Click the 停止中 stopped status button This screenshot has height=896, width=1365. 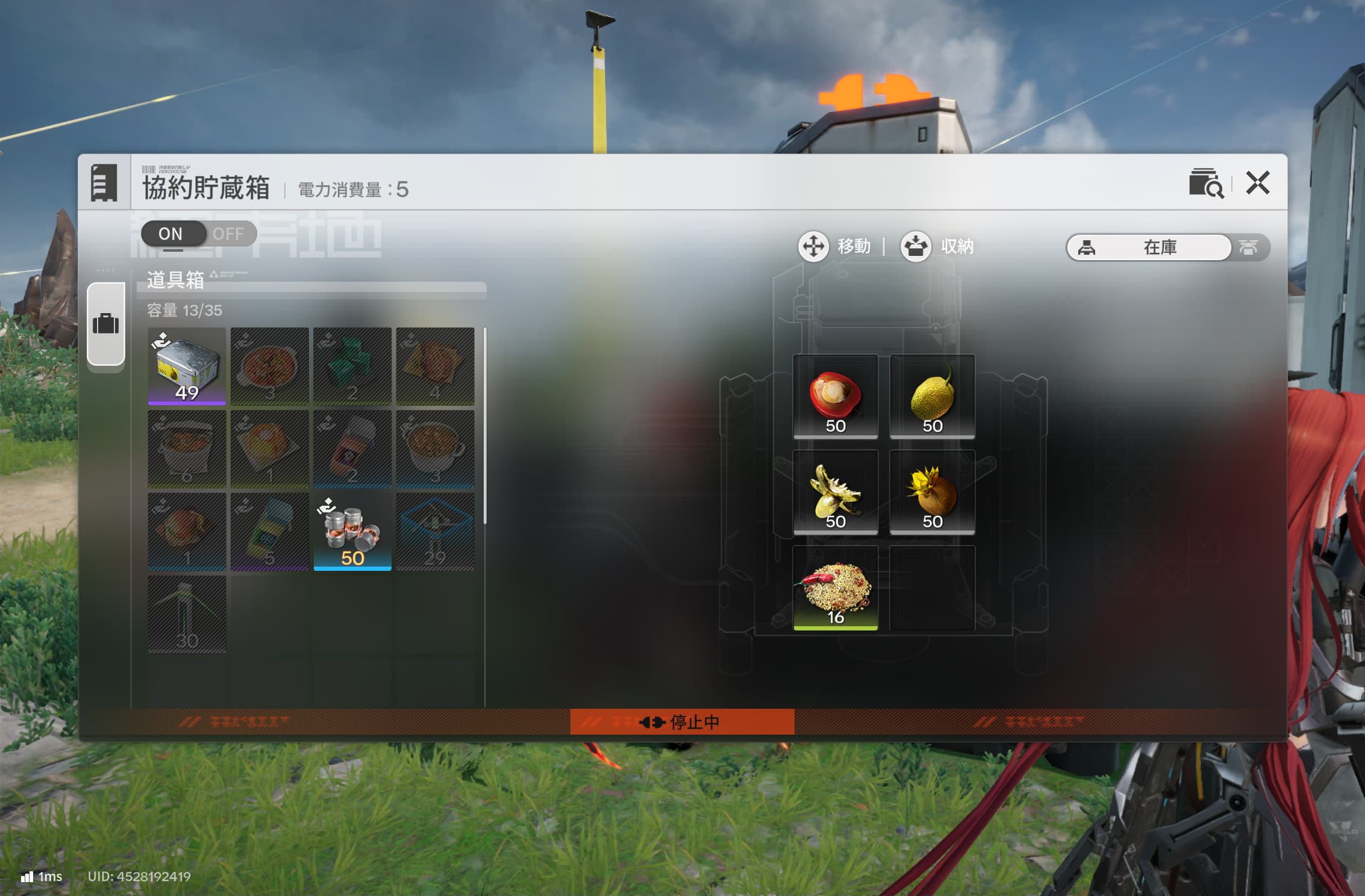click(x=682, y=721)
